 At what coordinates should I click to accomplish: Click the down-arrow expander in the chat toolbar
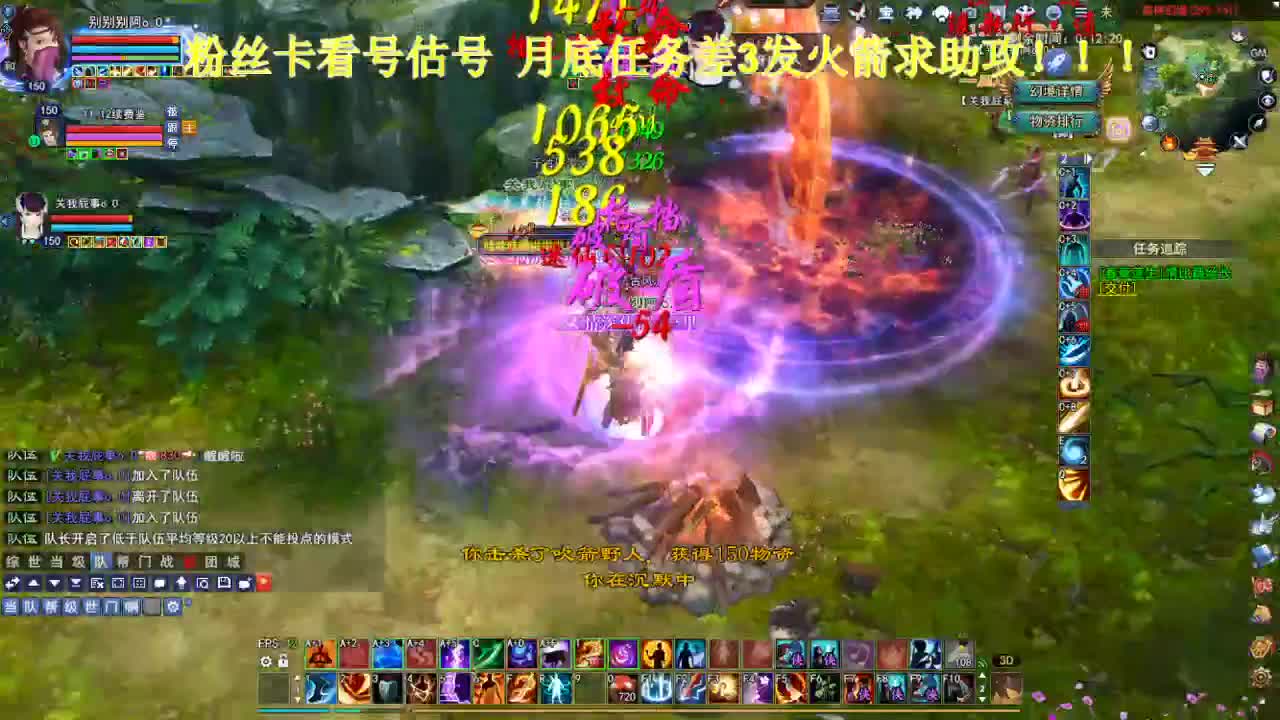[x=53, y=583]
